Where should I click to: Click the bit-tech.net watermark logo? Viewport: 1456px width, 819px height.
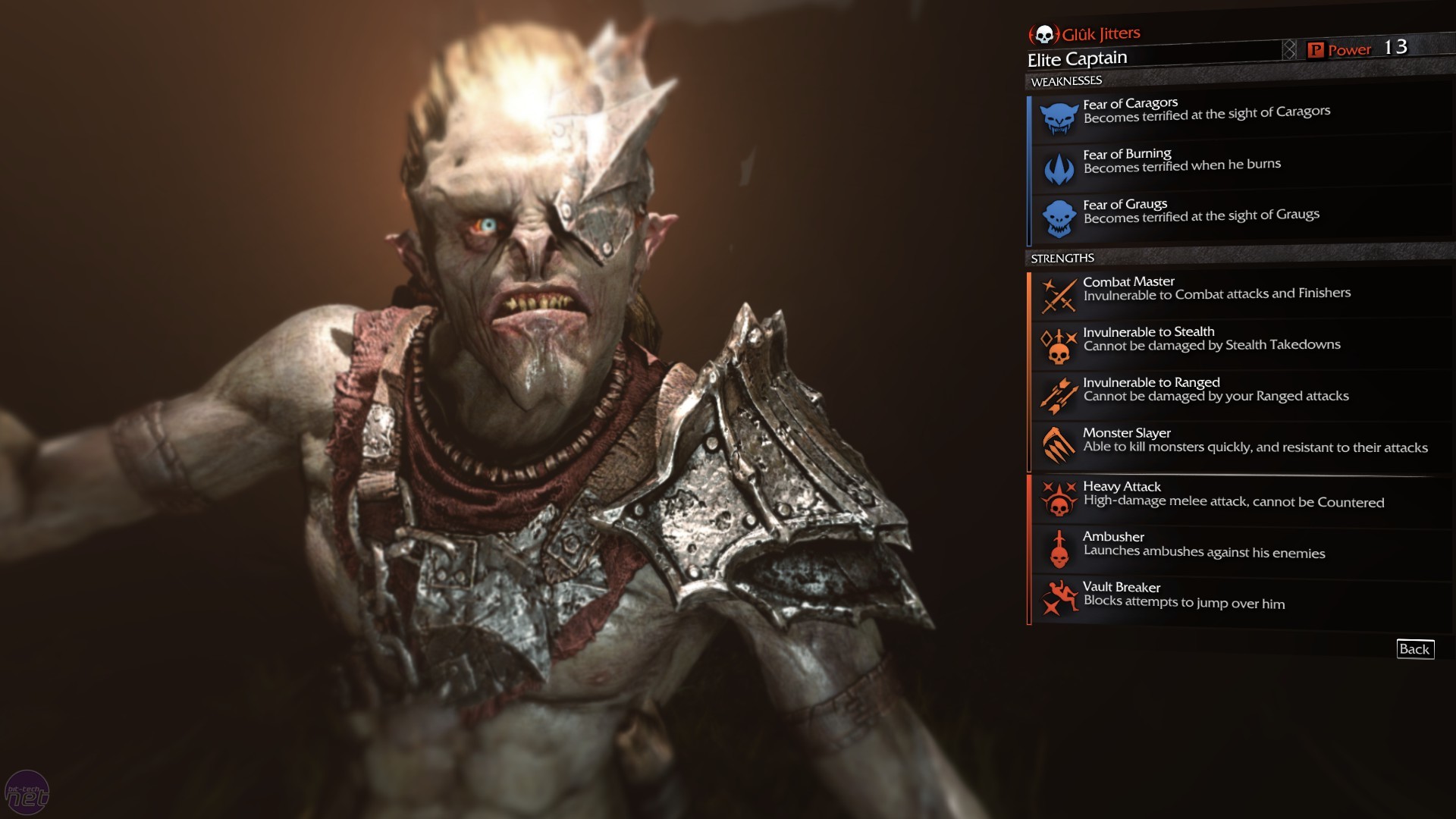(x=27, y=793)
